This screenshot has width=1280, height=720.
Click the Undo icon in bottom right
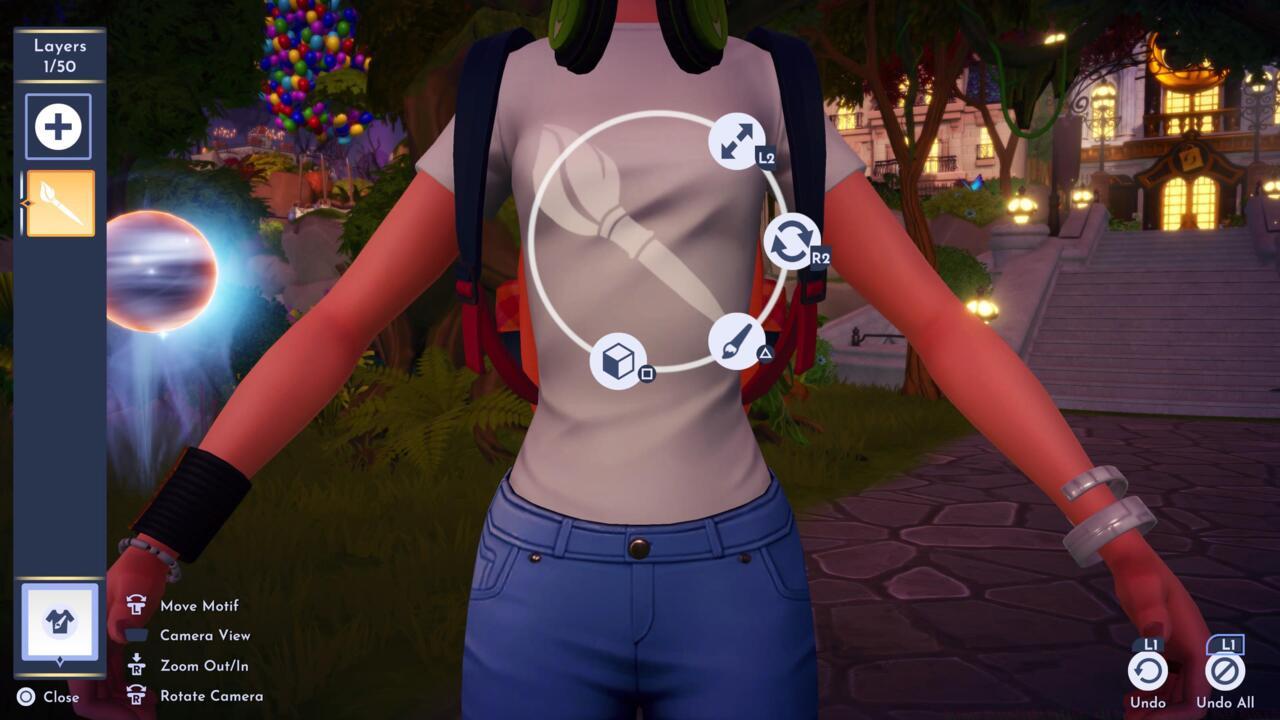(x=1148, y=672)
